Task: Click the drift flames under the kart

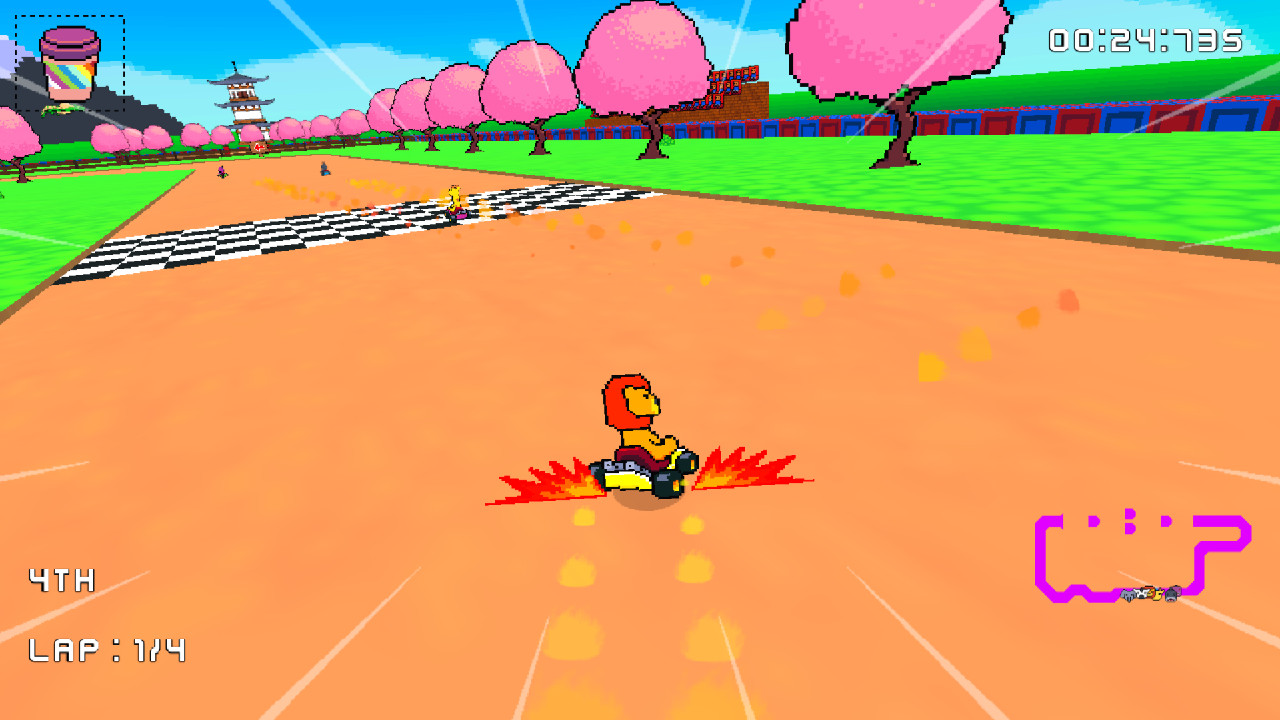Action: (x=550, y=480)
